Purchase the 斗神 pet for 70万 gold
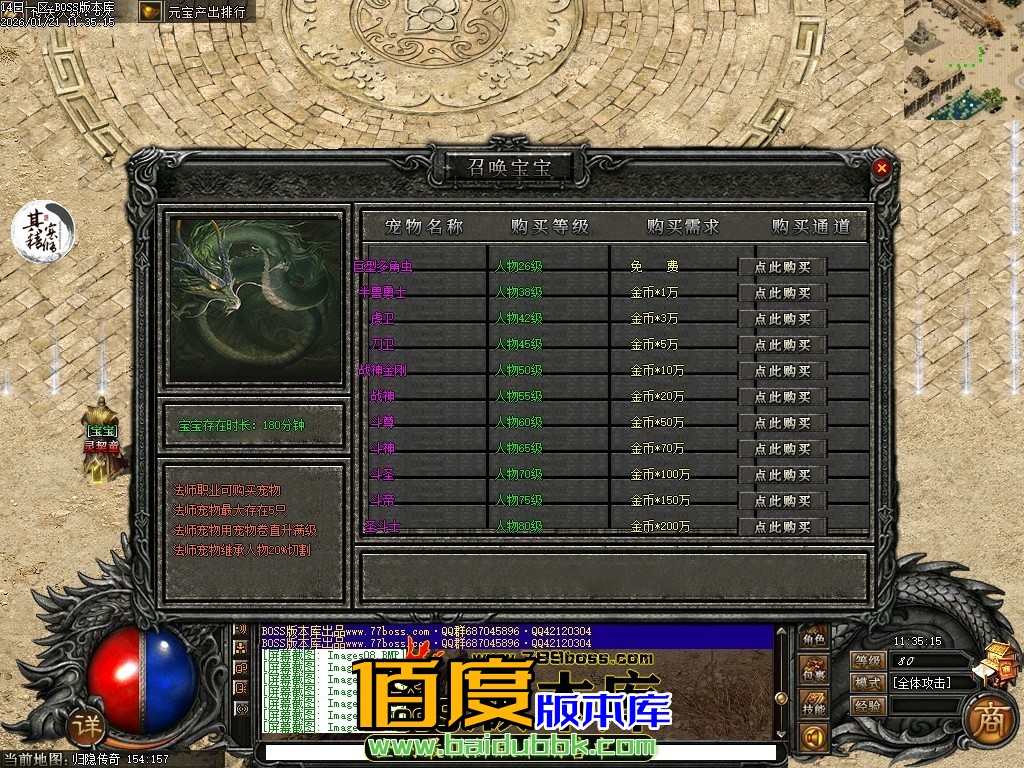1024x768 pixels. click(x=782, y=449)
